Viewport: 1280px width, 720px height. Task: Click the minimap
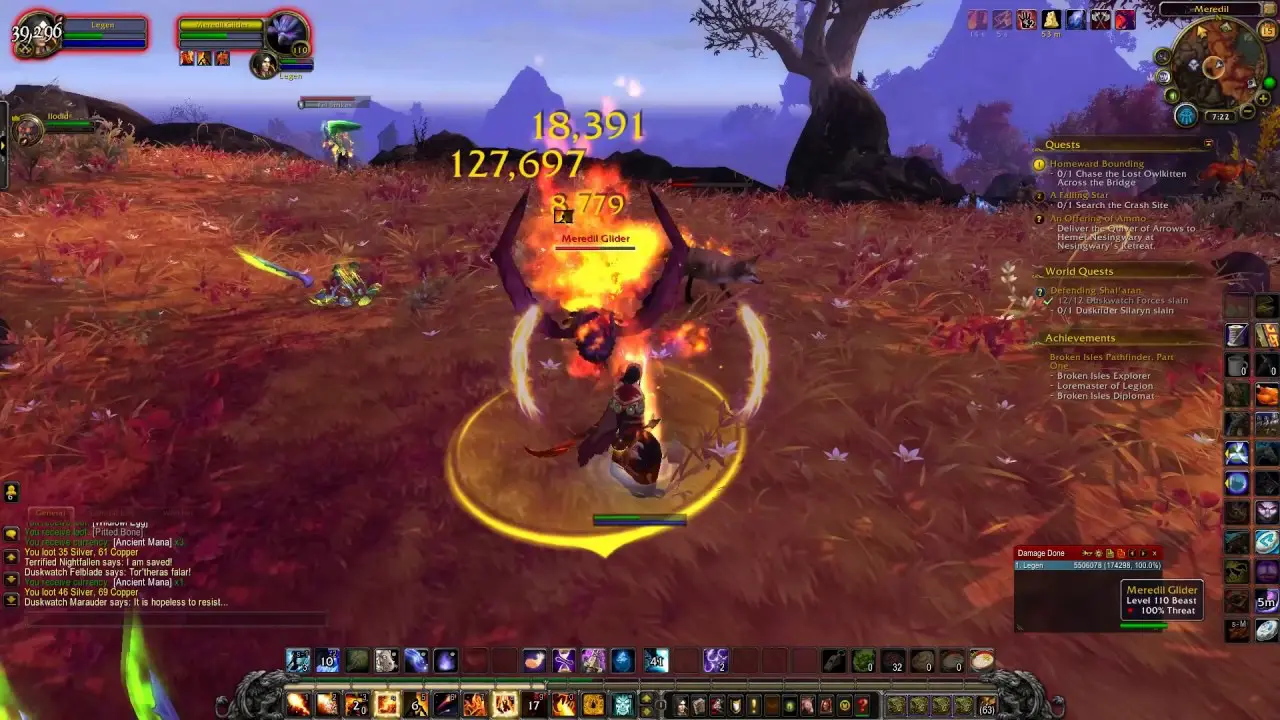(1215, 66)
